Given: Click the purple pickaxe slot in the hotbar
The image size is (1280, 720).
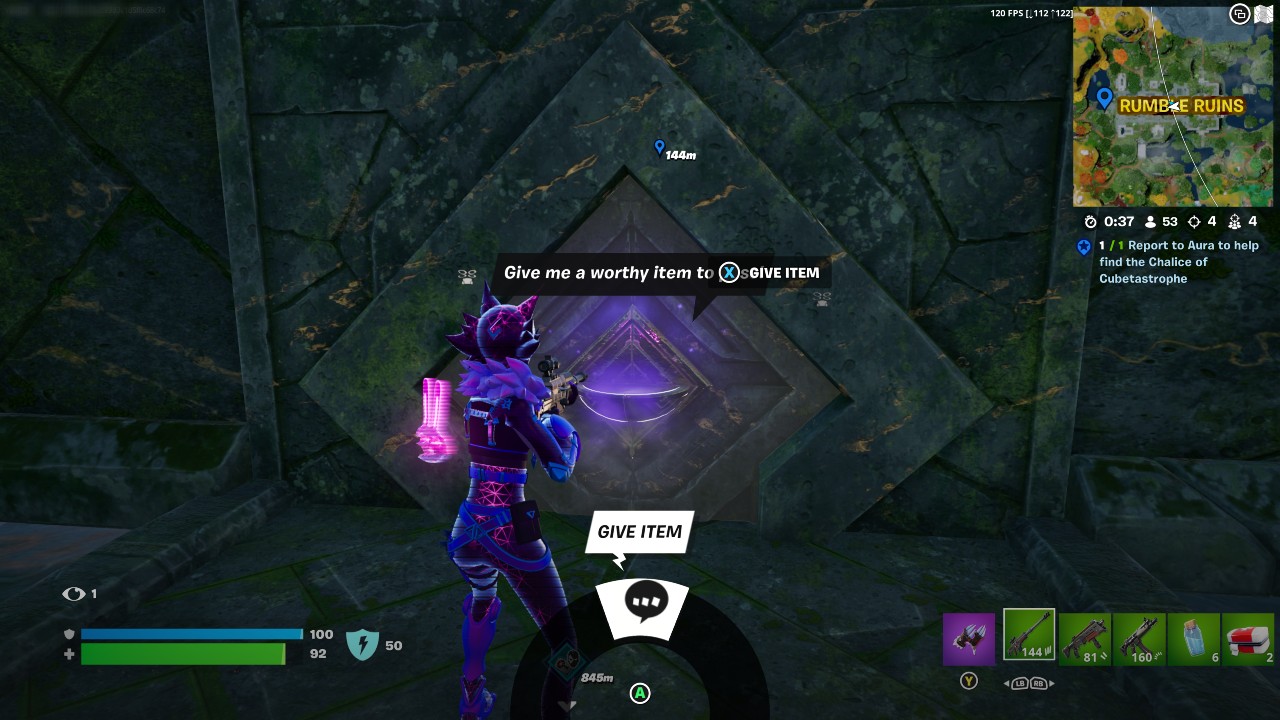Looking at the screenshot, I should [968, 637].
